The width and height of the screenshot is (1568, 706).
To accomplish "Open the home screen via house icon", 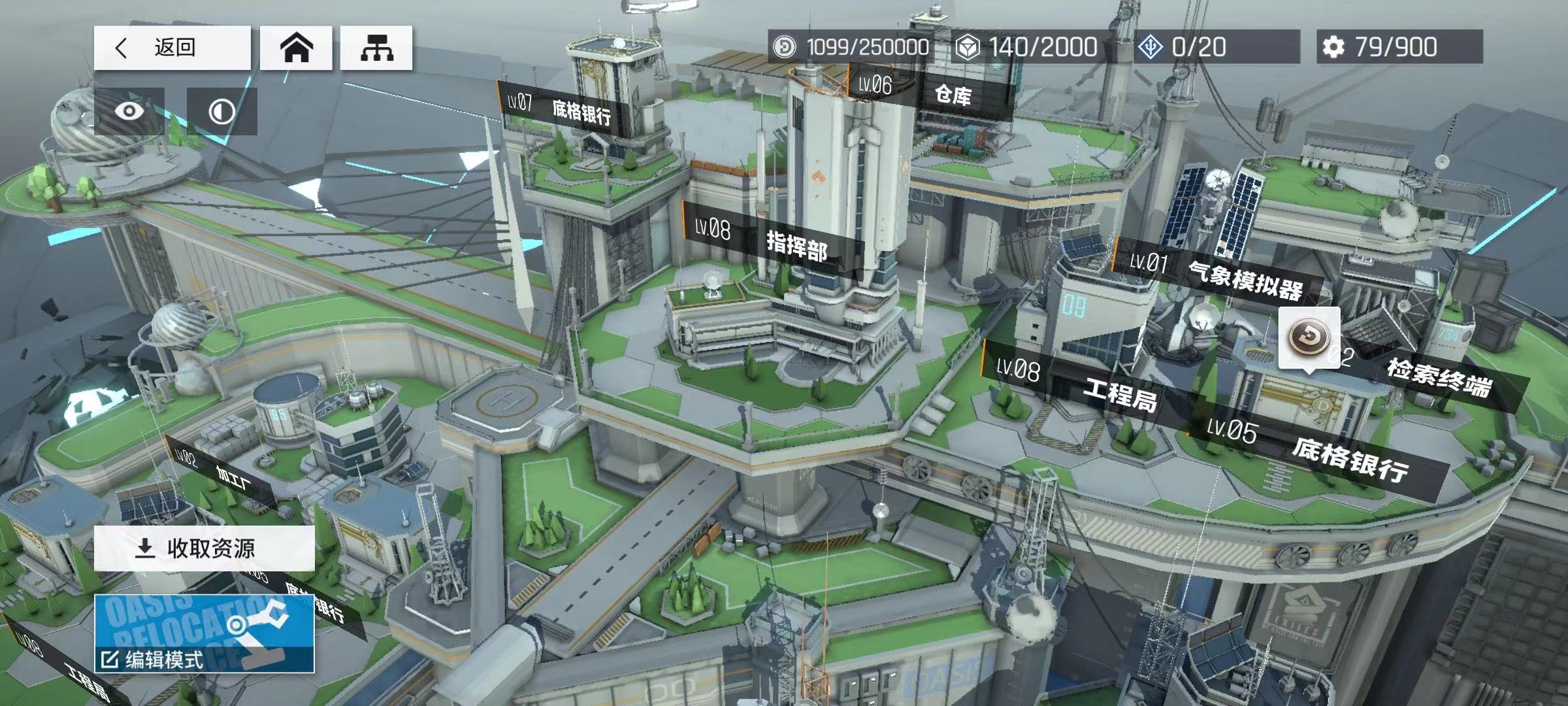I will click(x=296, y=48).
